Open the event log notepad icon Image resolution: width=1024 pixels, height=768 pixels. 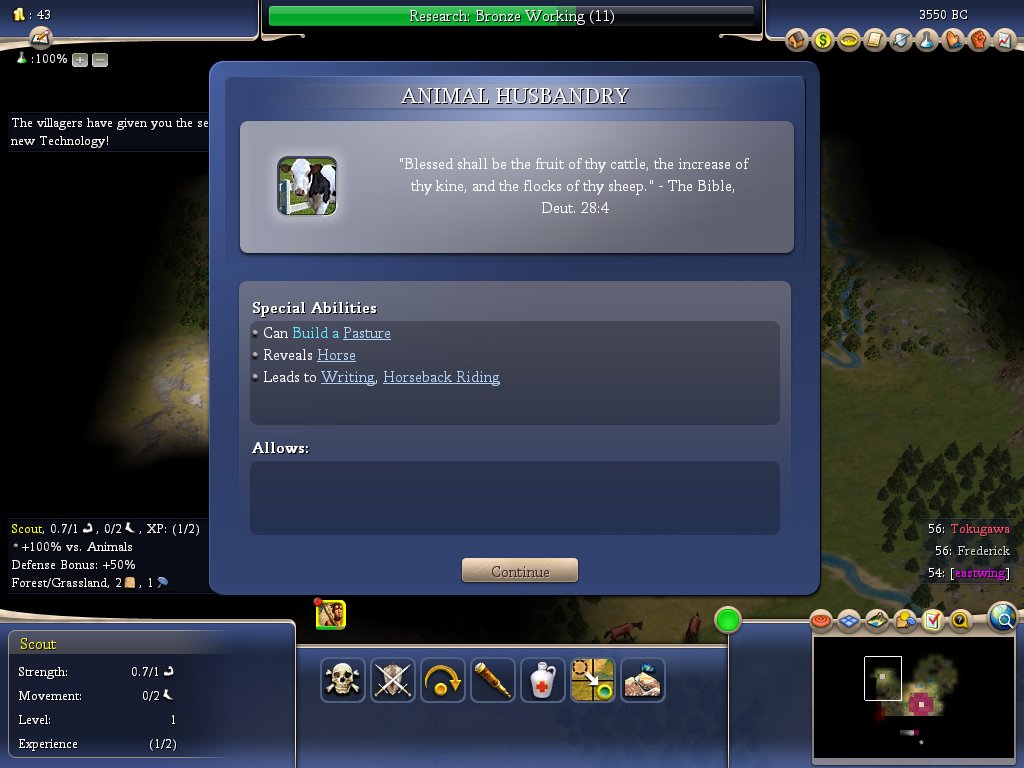(40, 38)
